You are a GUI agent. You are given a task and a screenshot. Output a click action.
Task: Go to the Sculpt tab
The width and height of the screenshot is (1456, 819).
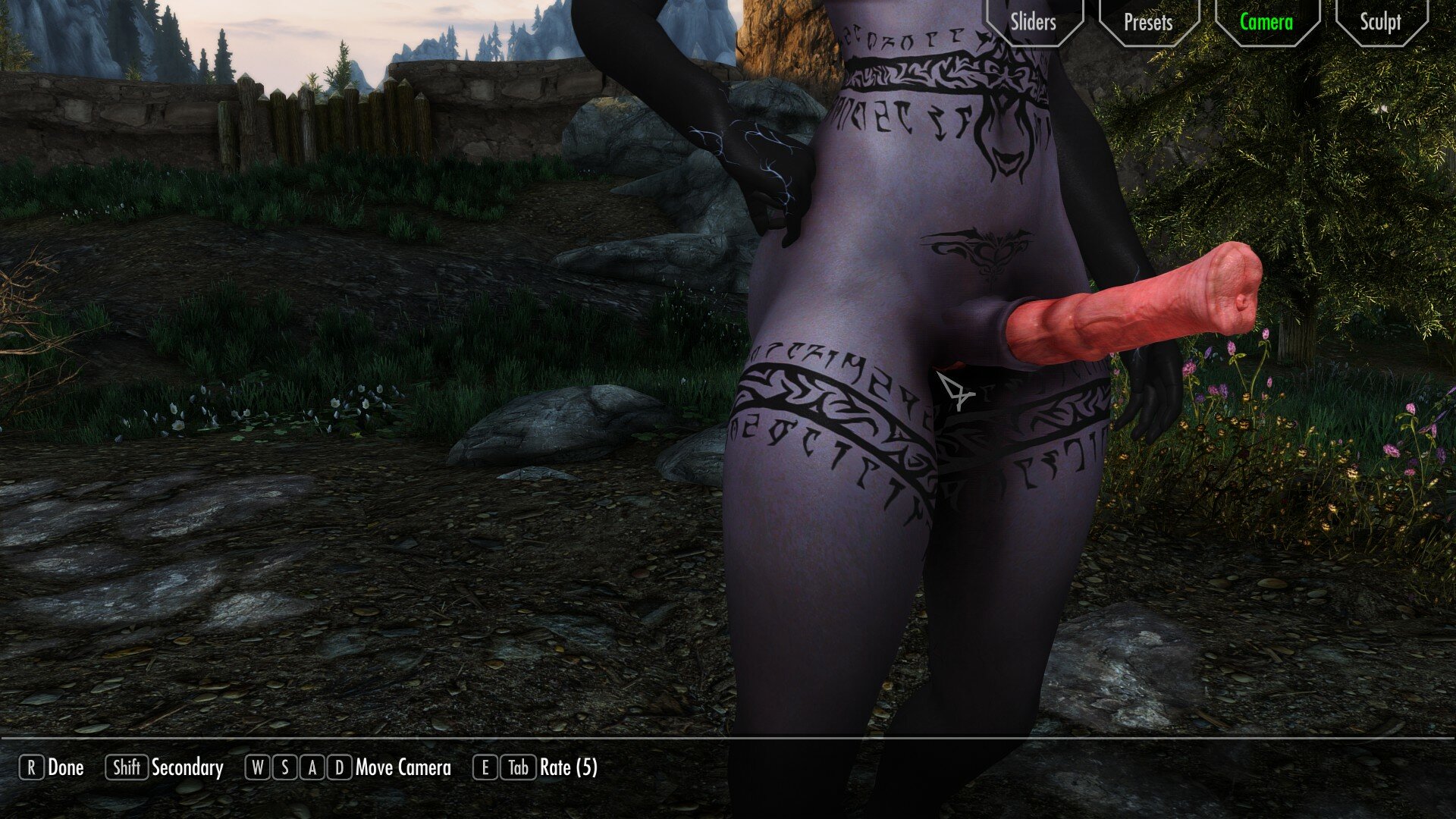[1380, 22]
